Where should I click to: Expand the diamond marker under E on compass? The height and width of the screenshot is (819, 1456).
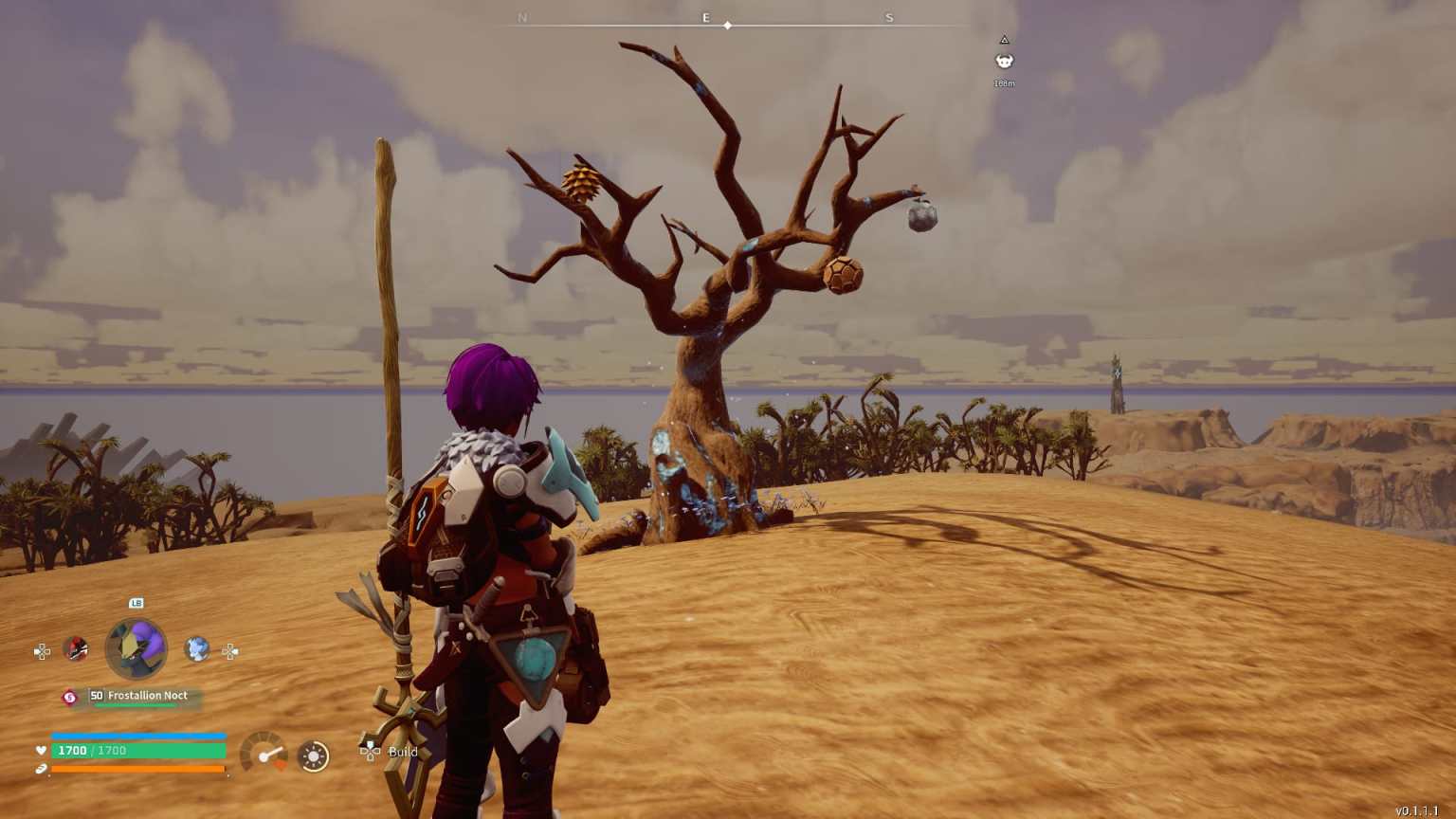(x=728, y=26)
